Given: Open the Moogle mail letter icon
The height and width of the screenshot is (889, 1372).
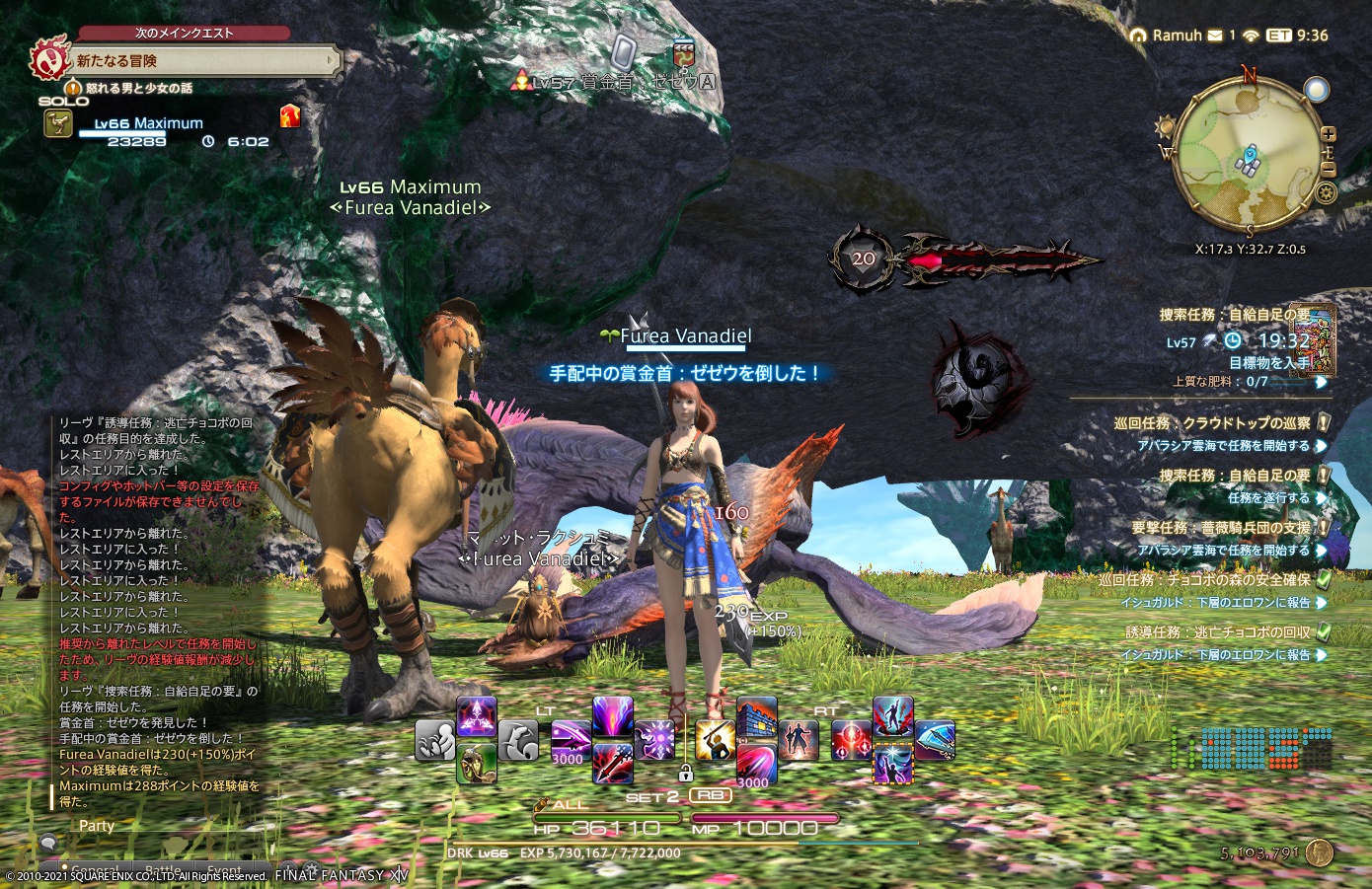Looking at the screenshot, I should [x=1215, y=36].
